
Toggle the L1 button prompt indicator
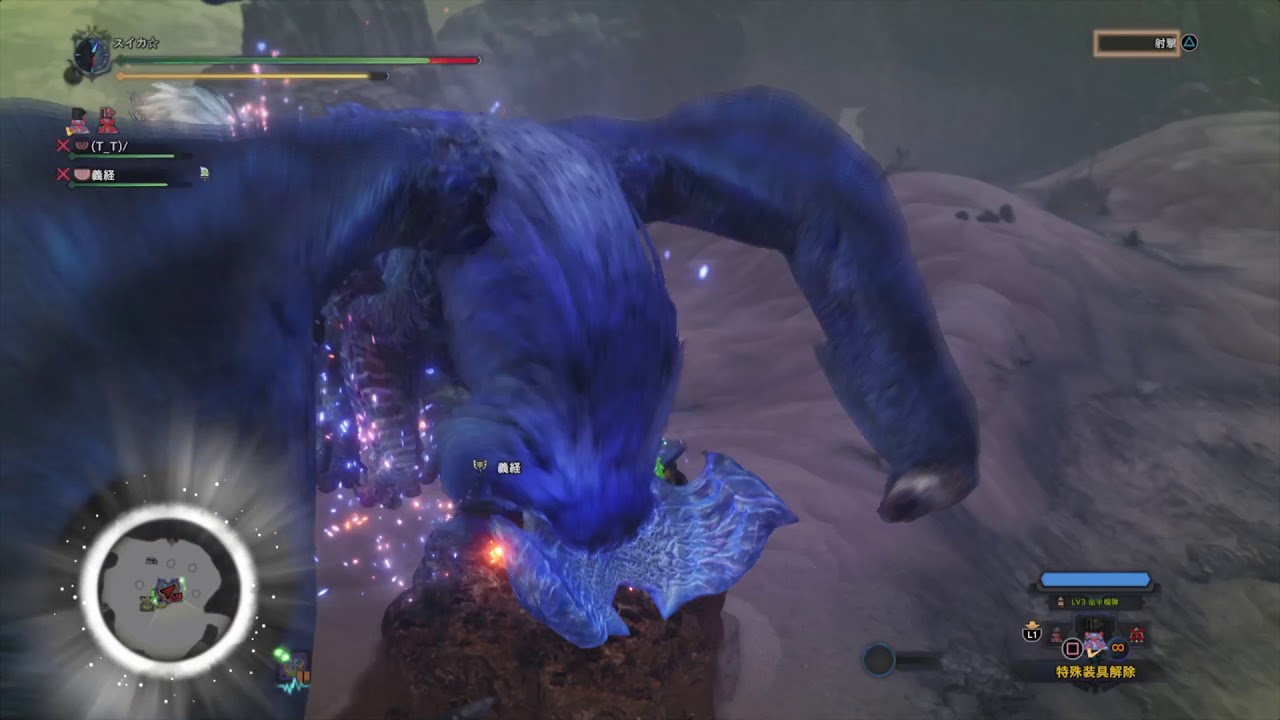pos(1032,634)
